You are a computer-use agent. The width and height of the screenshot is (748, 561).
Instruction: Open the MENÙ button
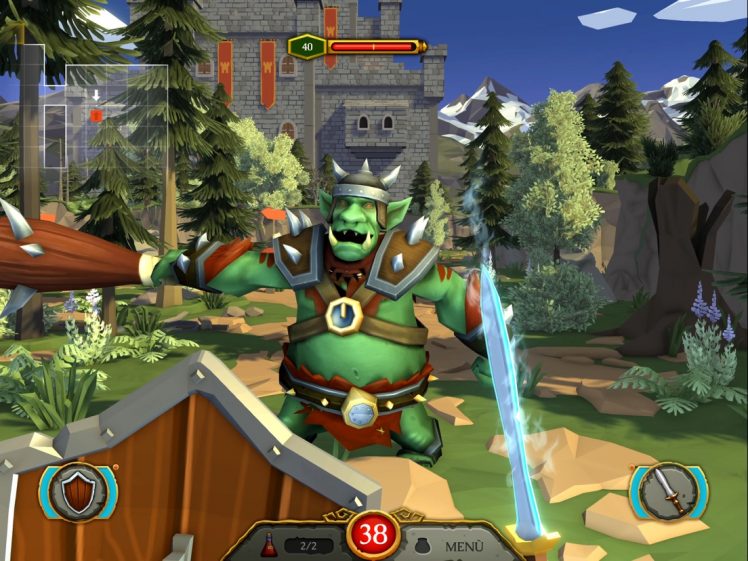tap(463, 546)
